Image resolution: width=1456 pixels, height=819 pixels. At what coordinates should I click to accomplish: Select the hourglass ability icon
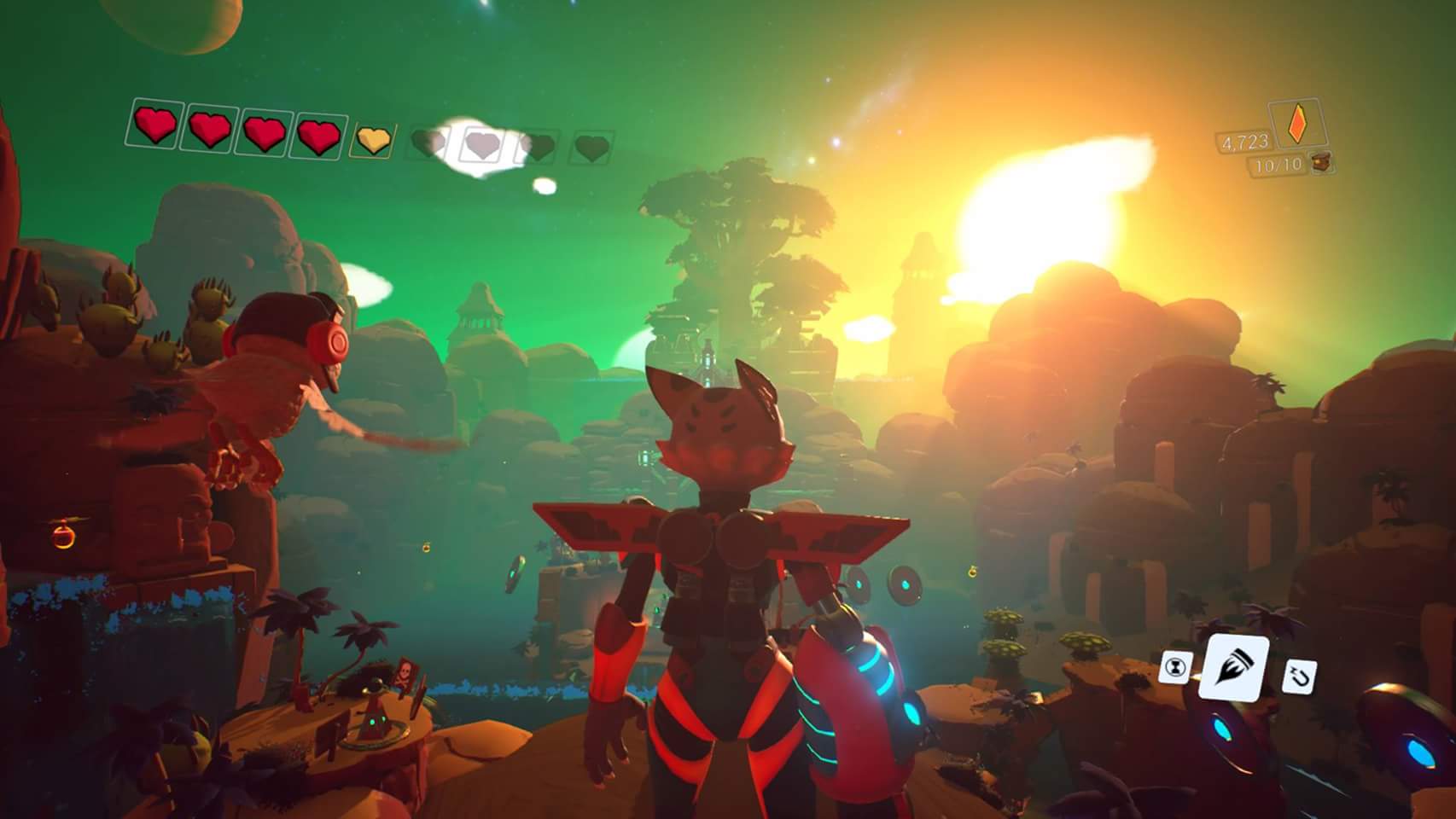click(1176, 667)
